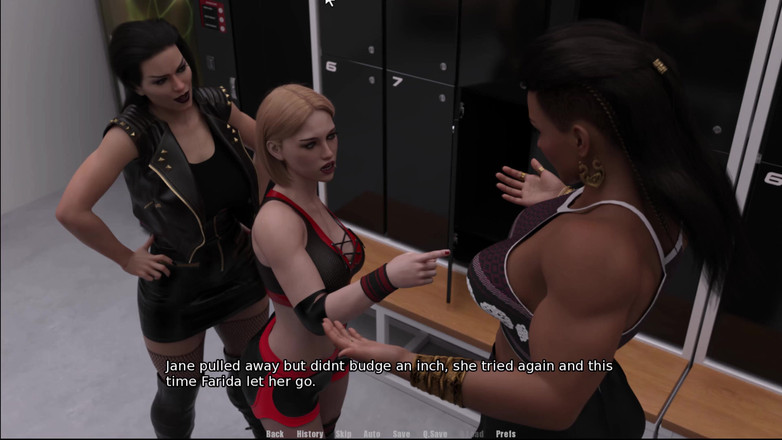The height and width of the screenshot is (440, 782).
Task: Quick load with the Q.Load button
Action: pos(472,434)
